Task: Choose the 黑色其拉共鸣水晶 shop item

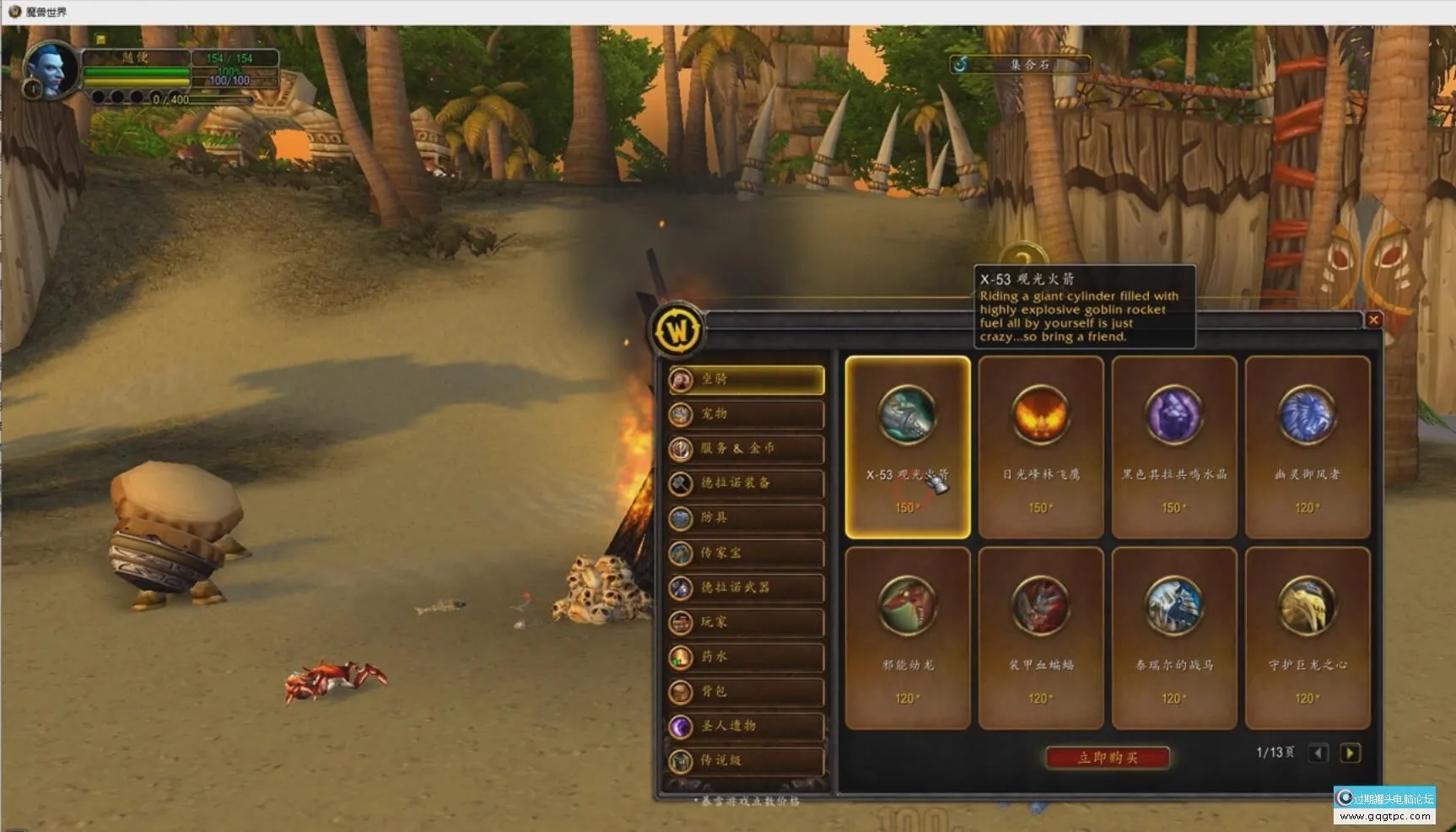Action: coord(1173,446)
